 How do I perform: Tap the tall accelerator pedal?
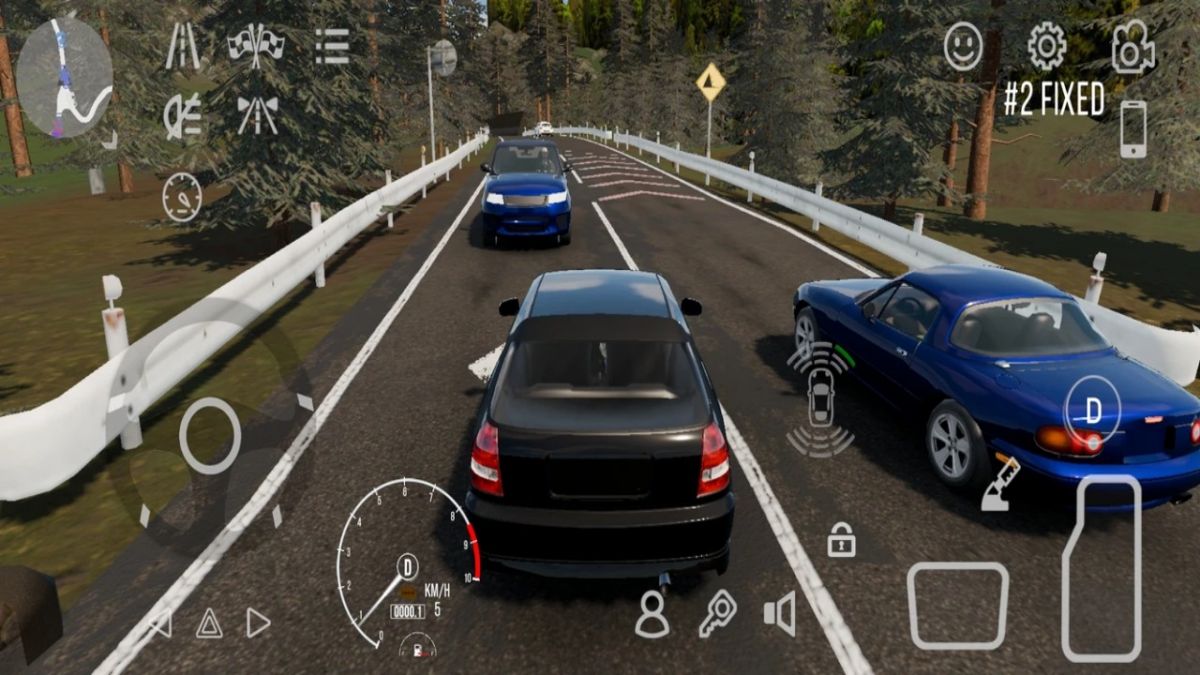point(1101,568)
